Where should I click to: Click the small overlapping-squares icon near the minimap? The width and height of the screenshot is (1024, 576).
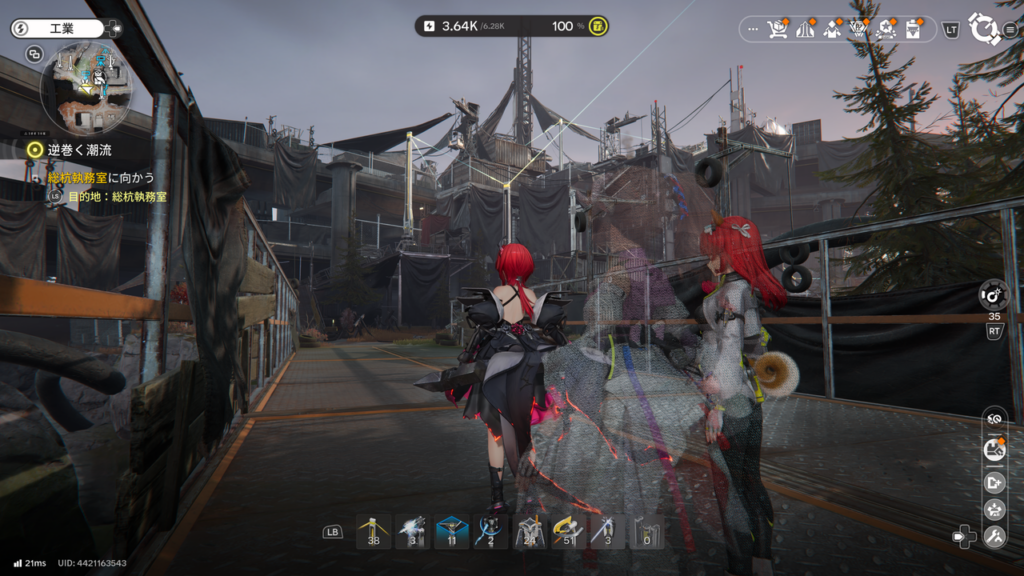point(34,54)
